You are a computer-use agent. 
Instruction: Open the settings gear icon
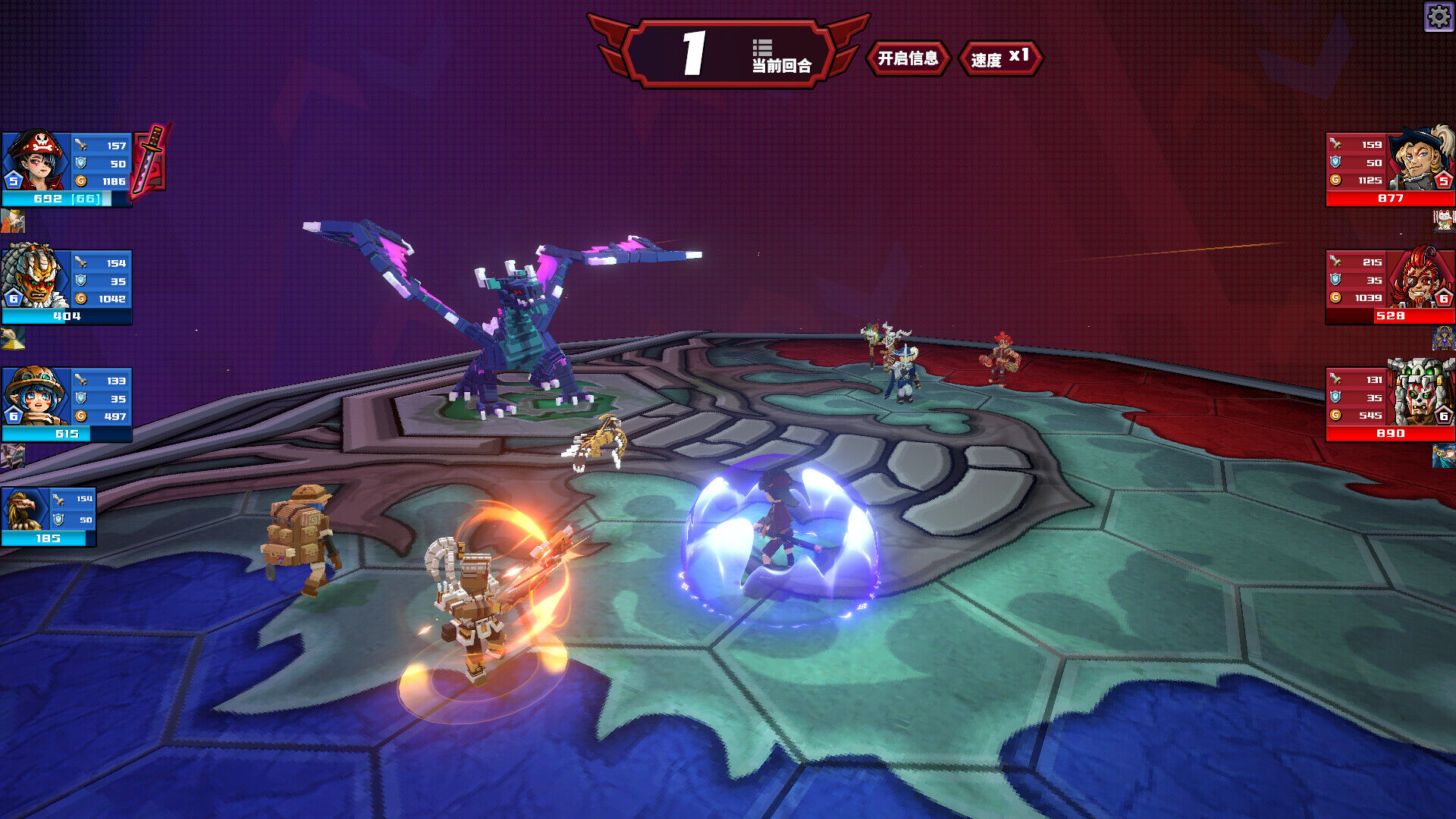click(x=1439, y=16)
